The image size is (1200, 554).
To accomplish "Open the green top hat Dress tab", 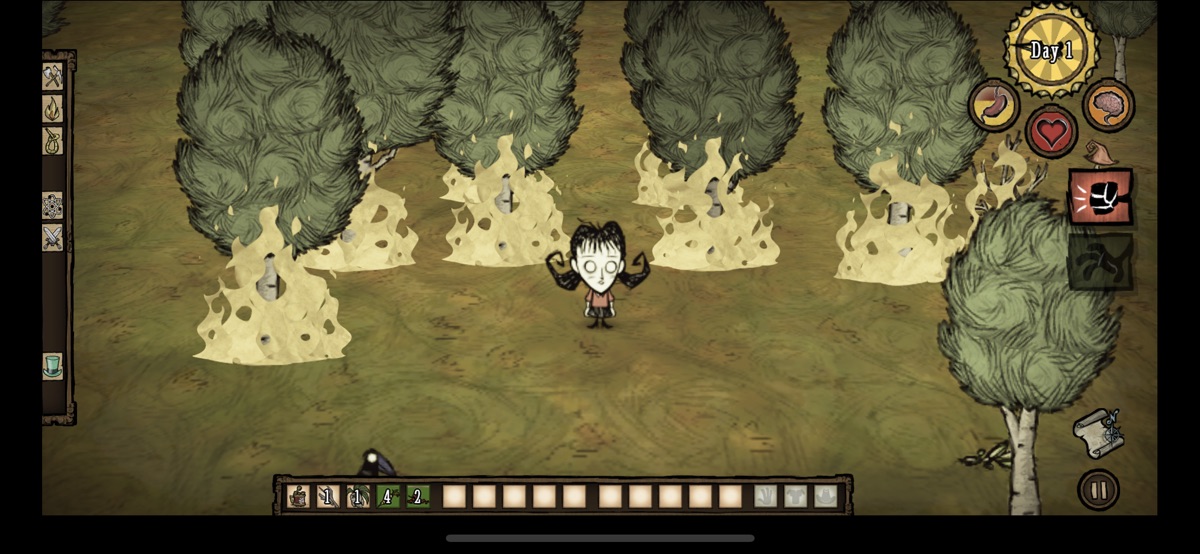I will [52, 365].
